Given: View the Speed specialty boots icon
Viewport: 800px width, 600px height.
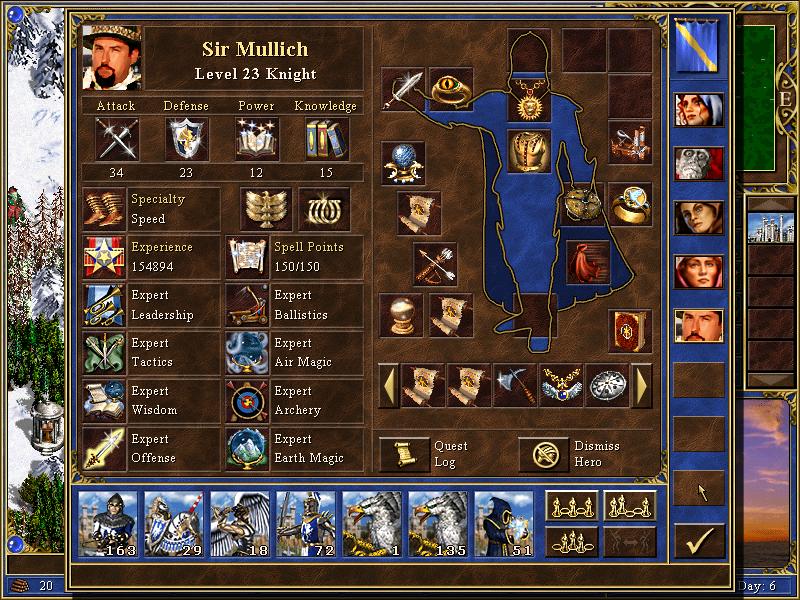Looking at the screenshot, I should (104, 209).
